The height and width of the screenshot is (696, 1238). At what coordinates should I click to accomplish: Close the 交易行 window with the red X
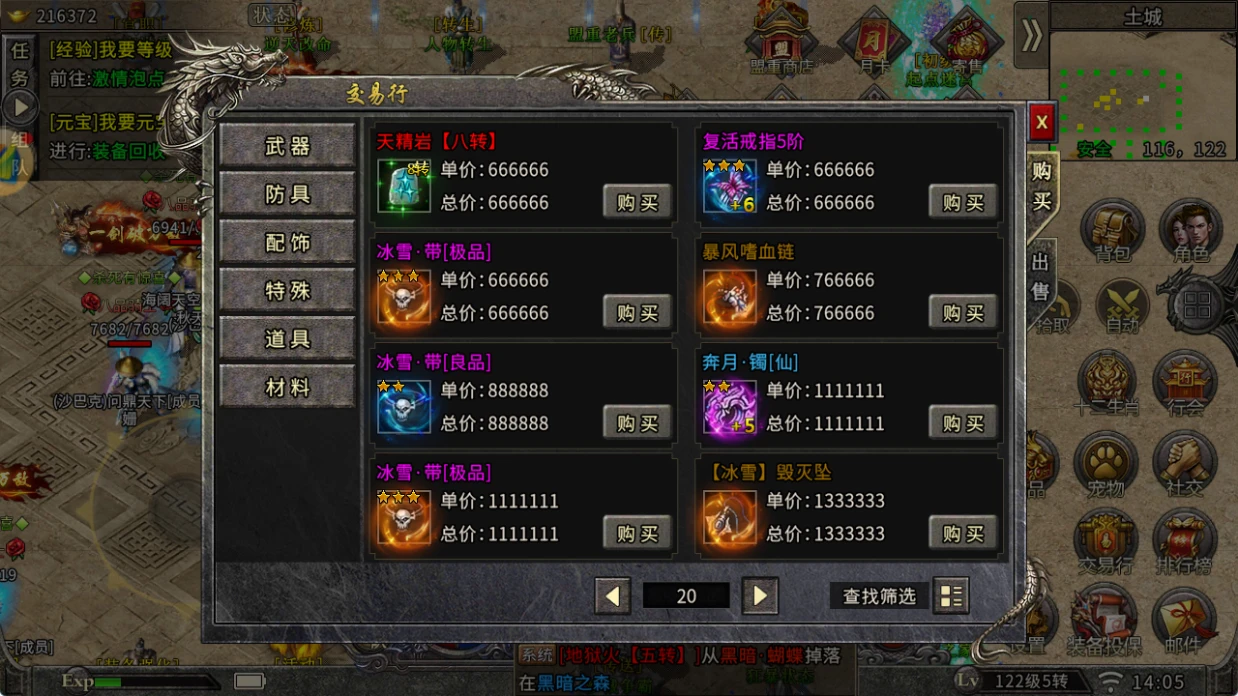coord(1041,122)
